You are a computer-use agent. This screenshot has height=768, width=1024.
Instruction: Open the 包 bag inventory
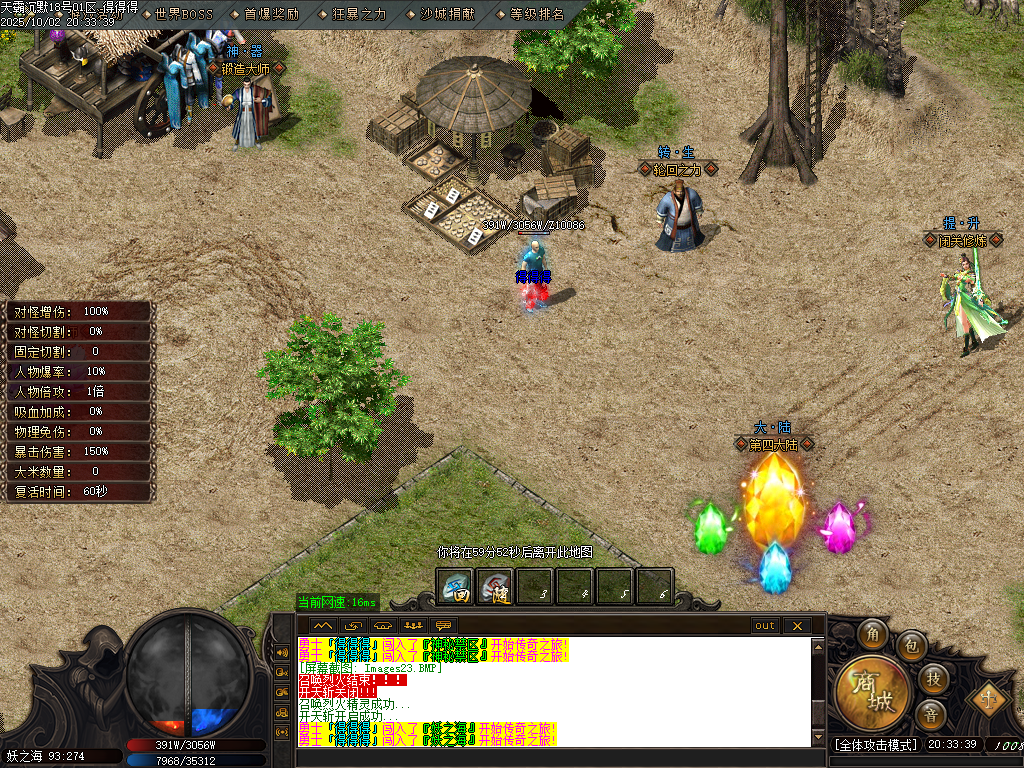click(911, 645)
